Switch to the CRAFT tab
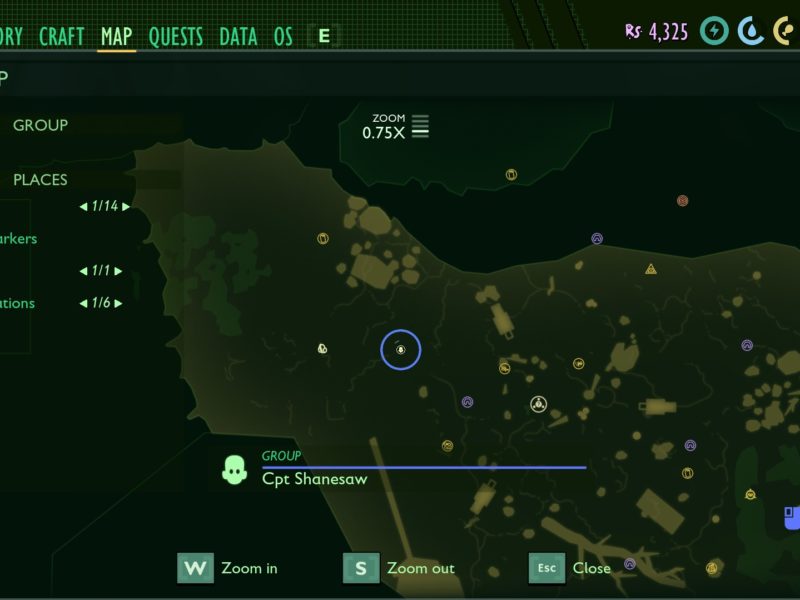Screen dimensions: 800x600 pyautogui.click(x=62, y=37)
